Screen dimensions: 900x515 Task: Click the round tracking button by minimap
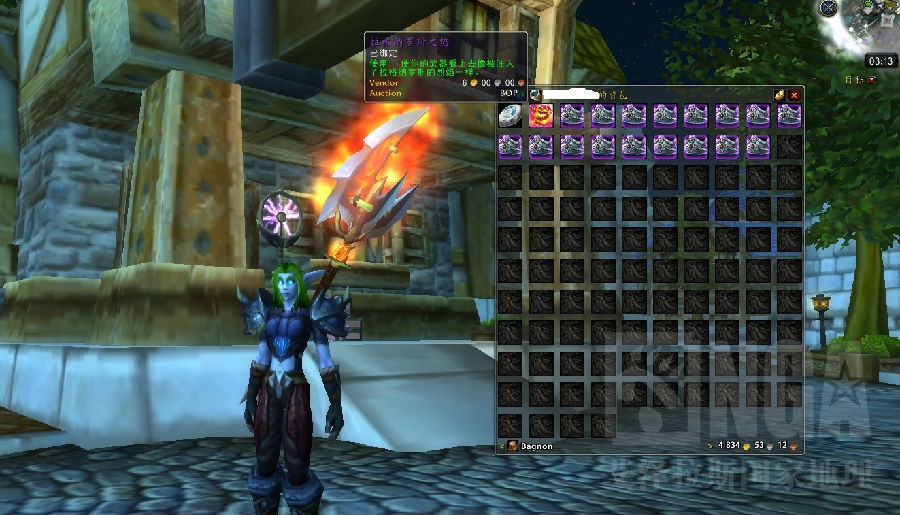pyautogui.click(x=829, y=8)
